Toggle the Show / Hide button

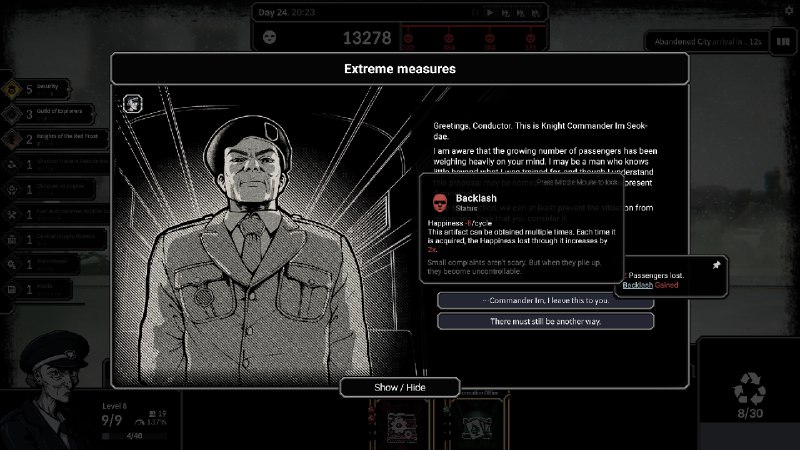[400, 387]
